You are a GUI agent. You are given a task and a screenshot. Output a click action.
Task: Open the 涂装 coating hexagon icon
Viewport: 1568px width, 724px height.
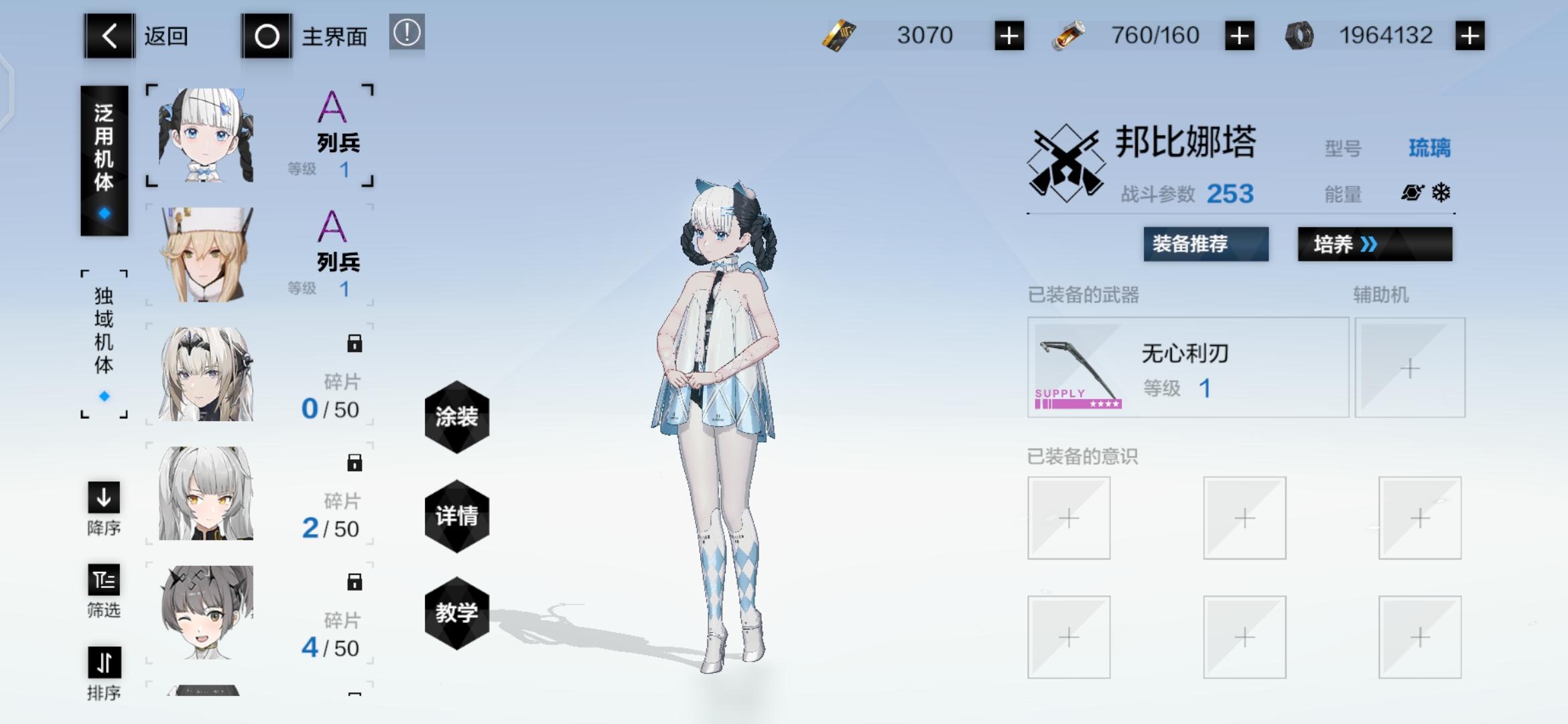[x=456, y=417]
